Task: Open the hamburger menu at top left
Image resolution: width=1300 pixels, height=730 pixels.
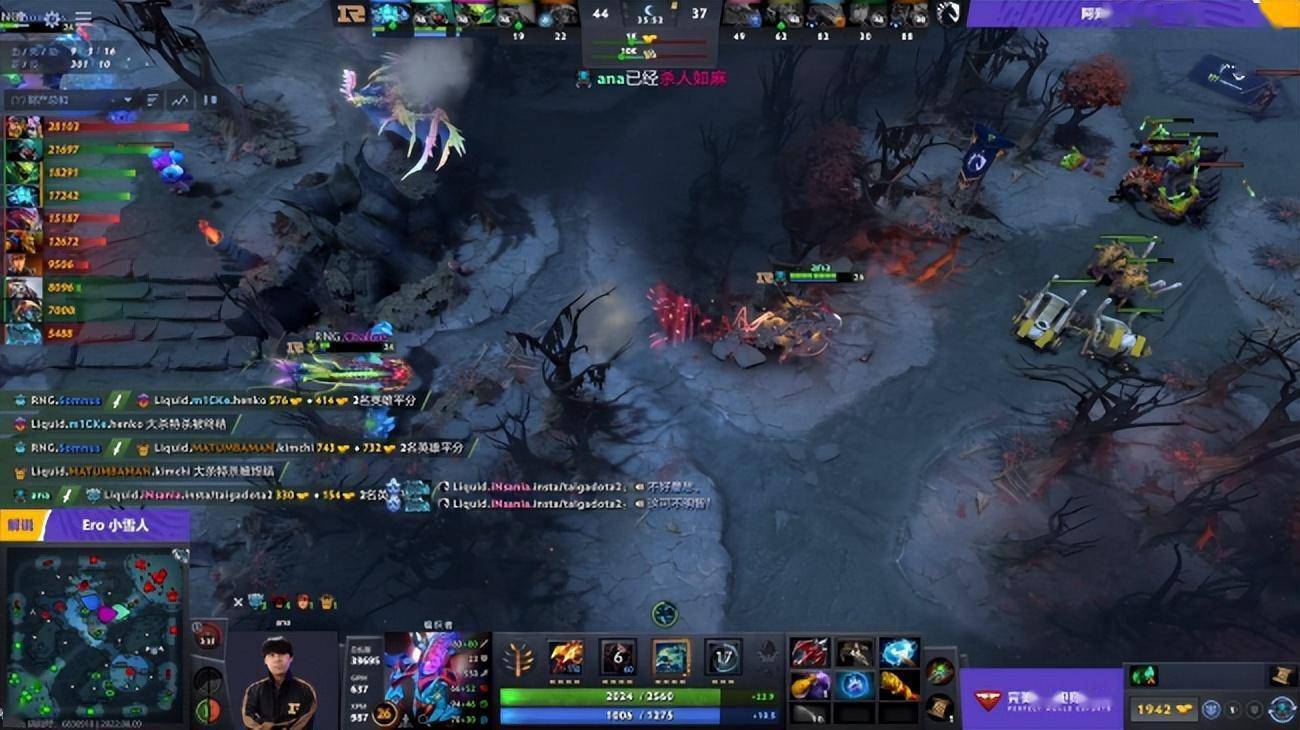Action: (x=83, y=16)
